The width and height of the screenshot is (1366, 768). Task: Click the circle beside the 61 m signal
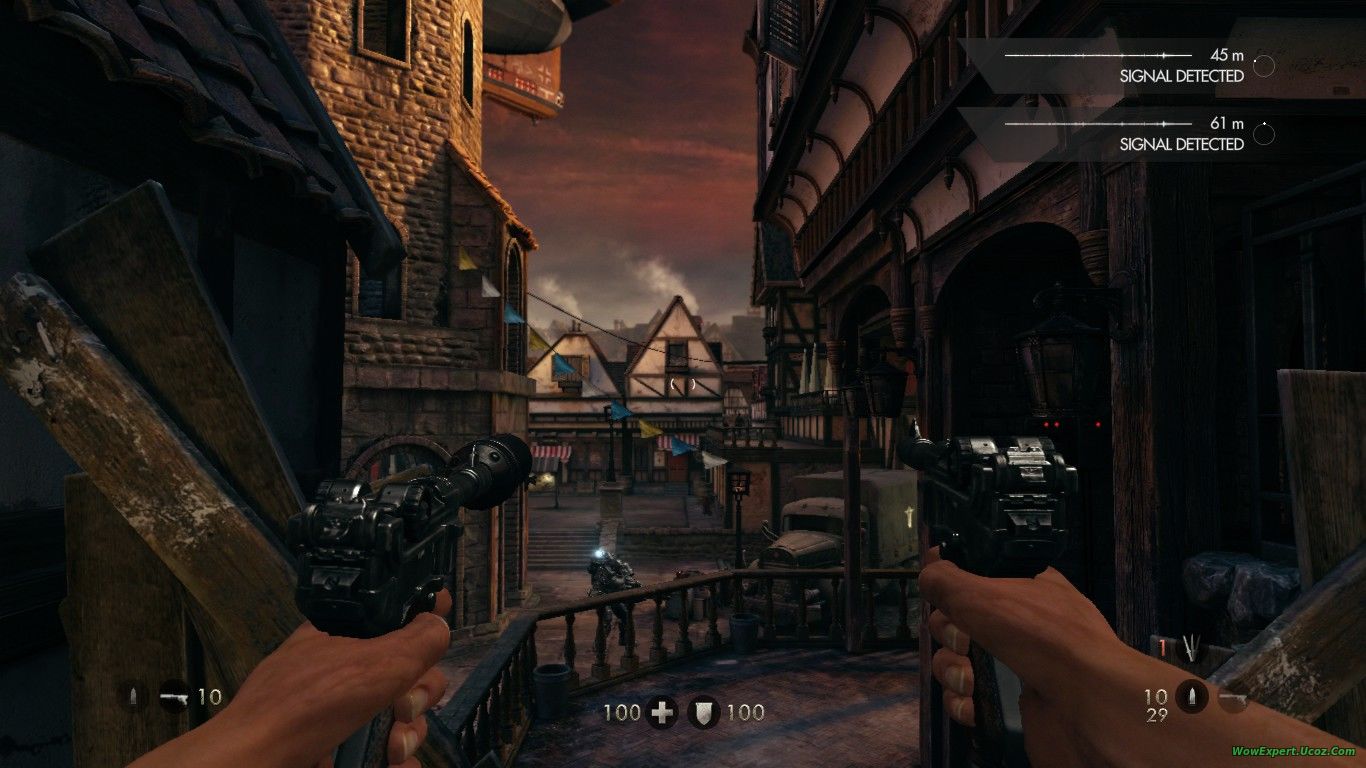tap(1264, 133)
